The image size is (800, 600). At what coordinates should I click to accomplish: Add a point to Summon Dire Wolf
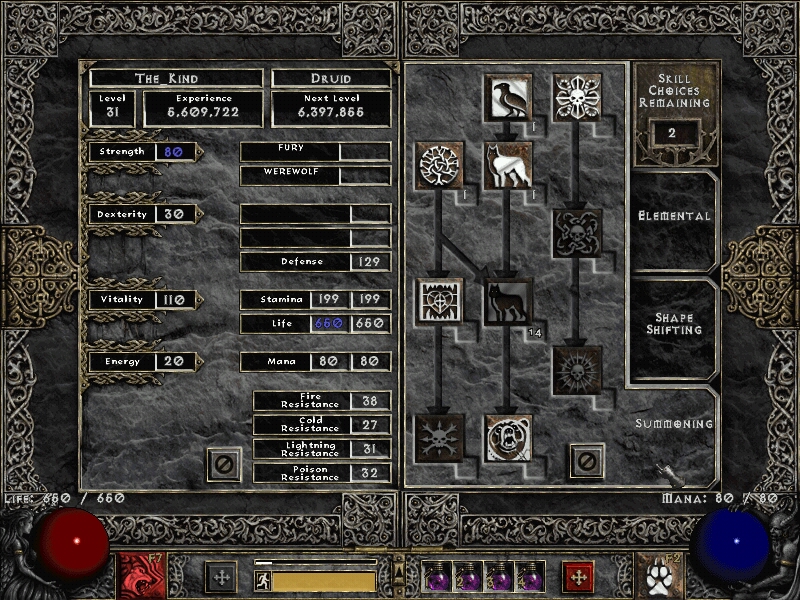coord(508,302)
